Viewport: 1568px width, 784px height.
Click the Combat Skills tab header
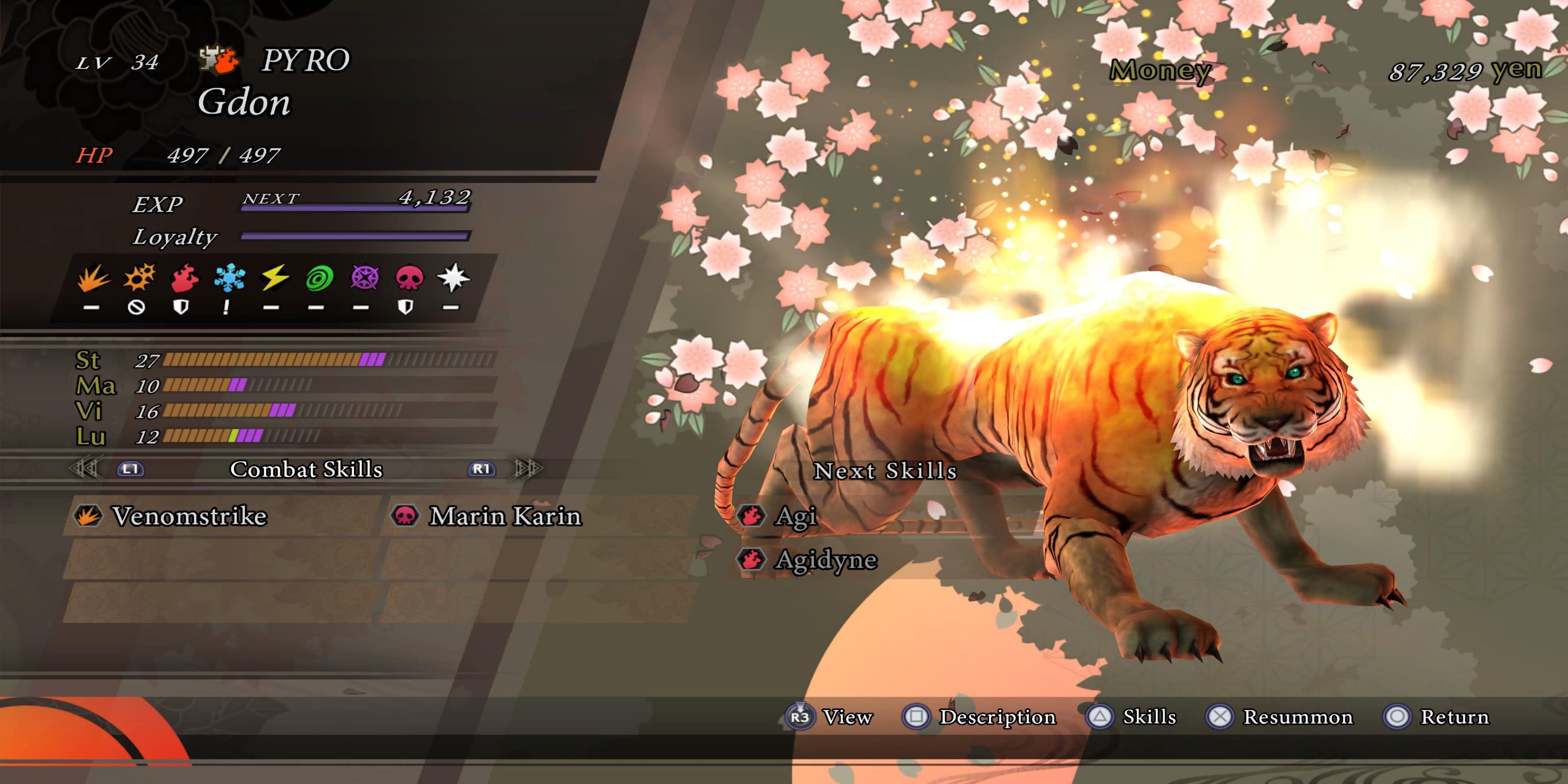(x=306, y=469)
